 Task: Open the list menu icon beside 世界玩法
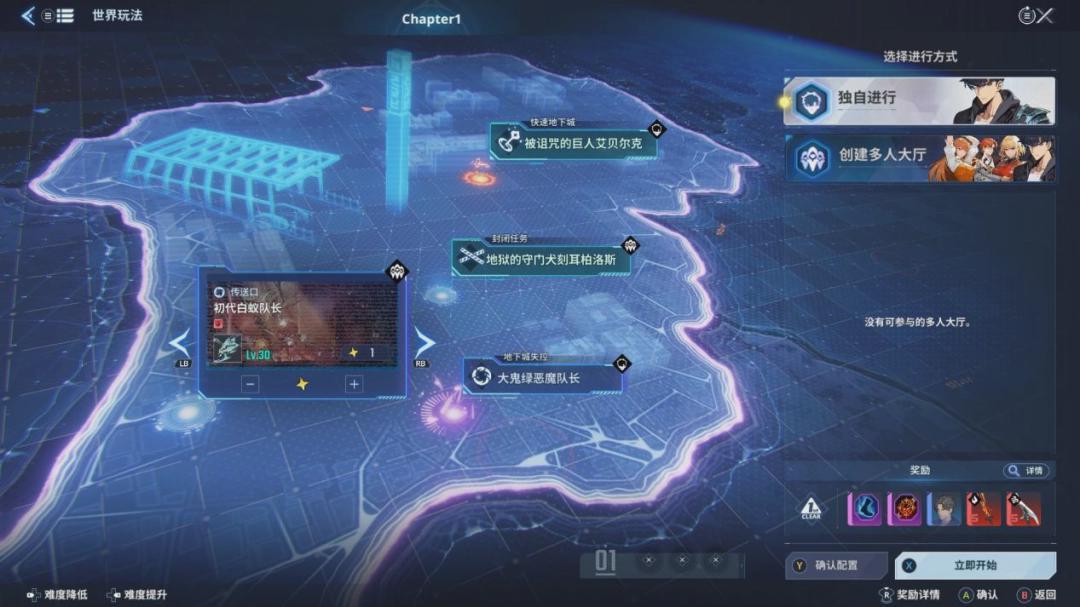pyautogui.click(x=64, y=15)
